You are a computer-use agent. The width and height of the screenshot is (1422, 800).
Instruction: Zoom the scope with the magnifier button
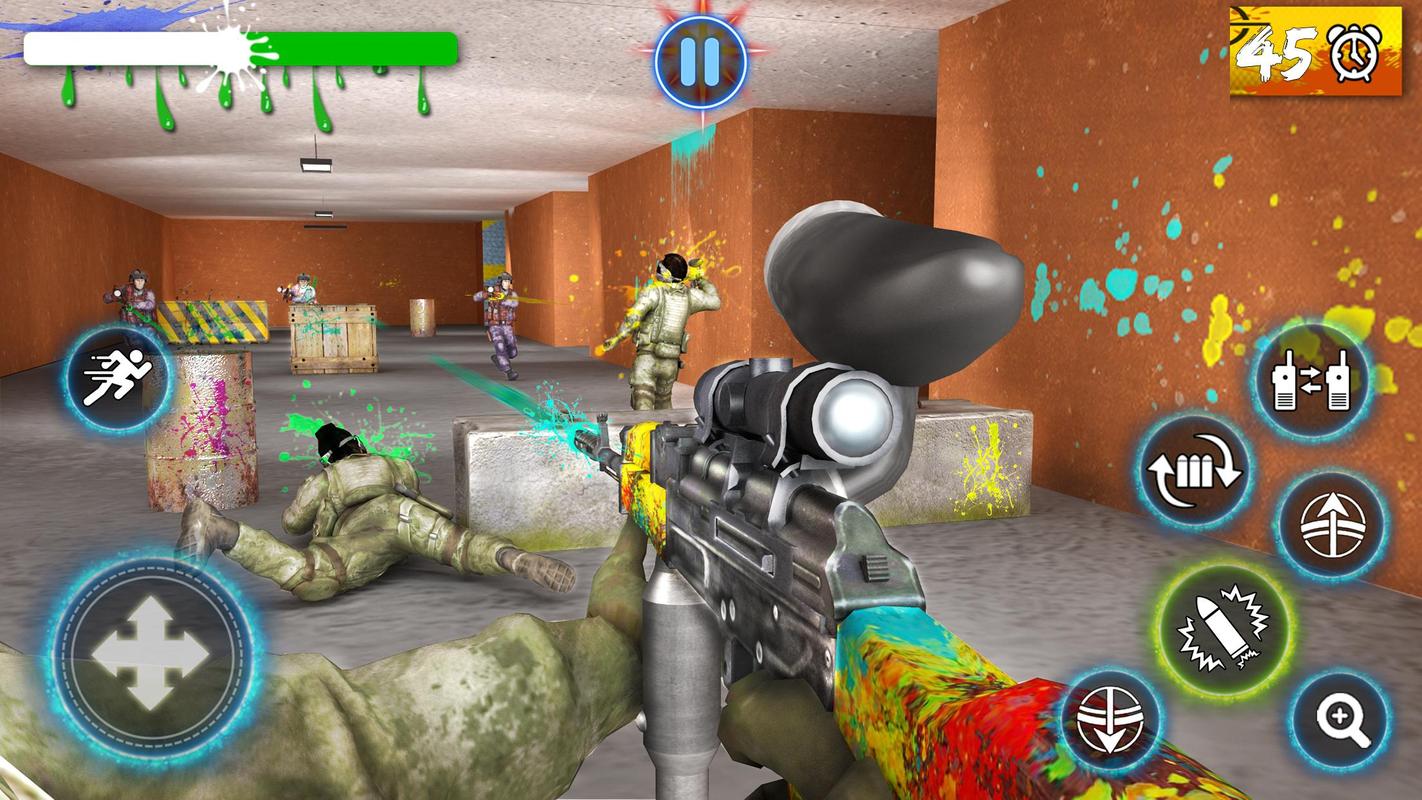click(1340, 720)
